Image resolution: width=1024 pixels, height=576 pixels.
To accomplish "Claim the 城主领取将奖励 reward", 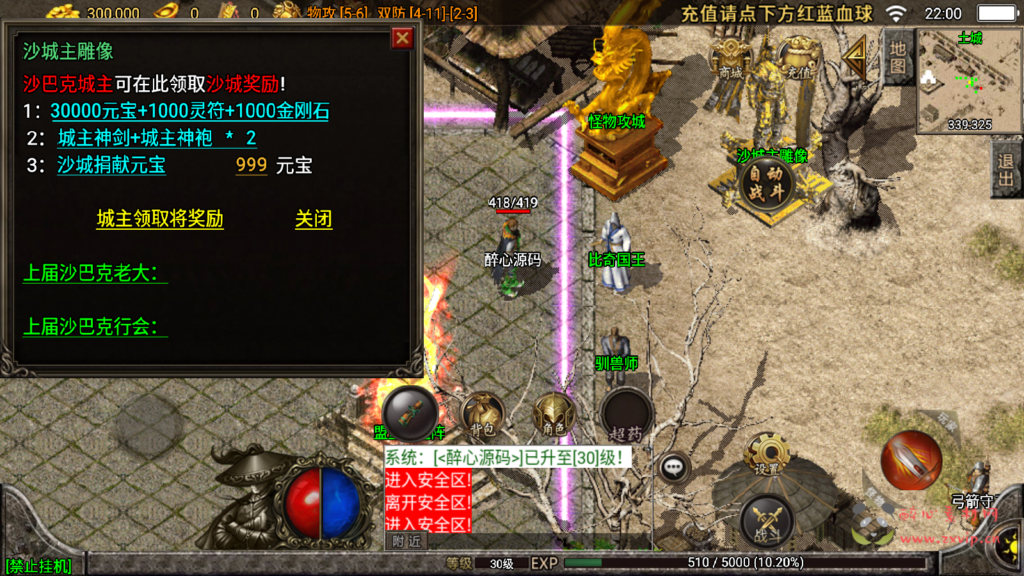I will click(160, 219).
